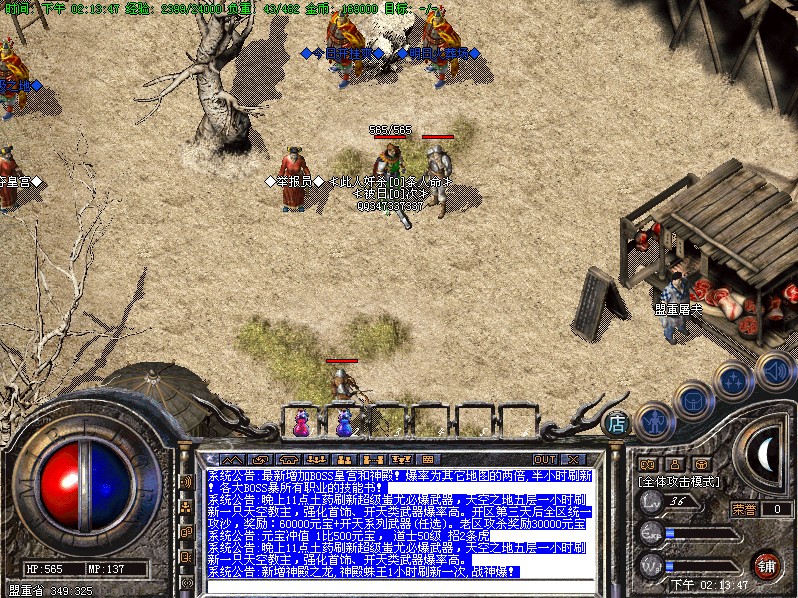Click the OUT button above the chat
This screenshot has width=798, height=598.
pyautogui.click(x=546, y=459)
